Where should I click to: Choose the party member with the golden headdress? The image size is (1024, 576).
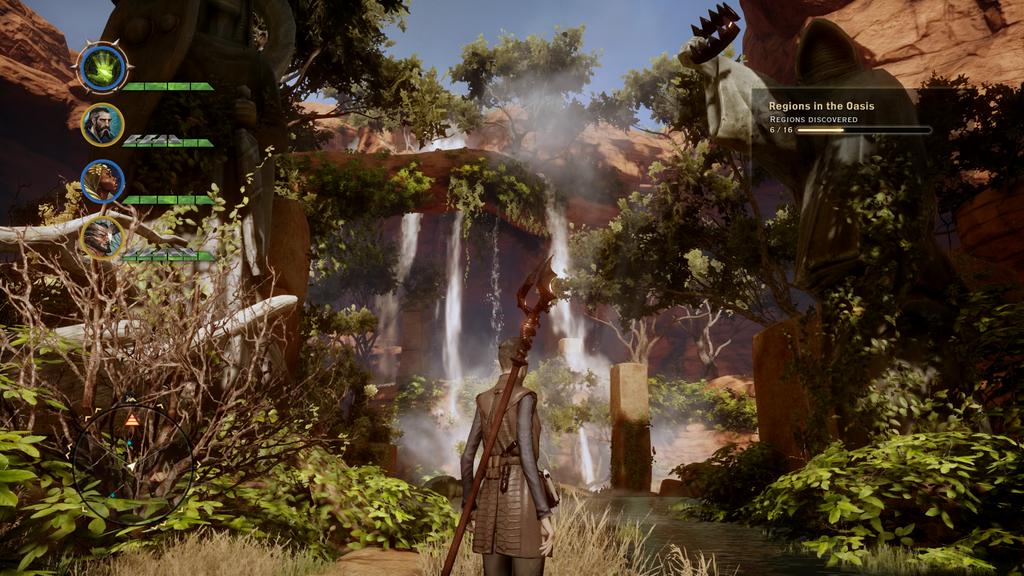[x=102, y=181]
